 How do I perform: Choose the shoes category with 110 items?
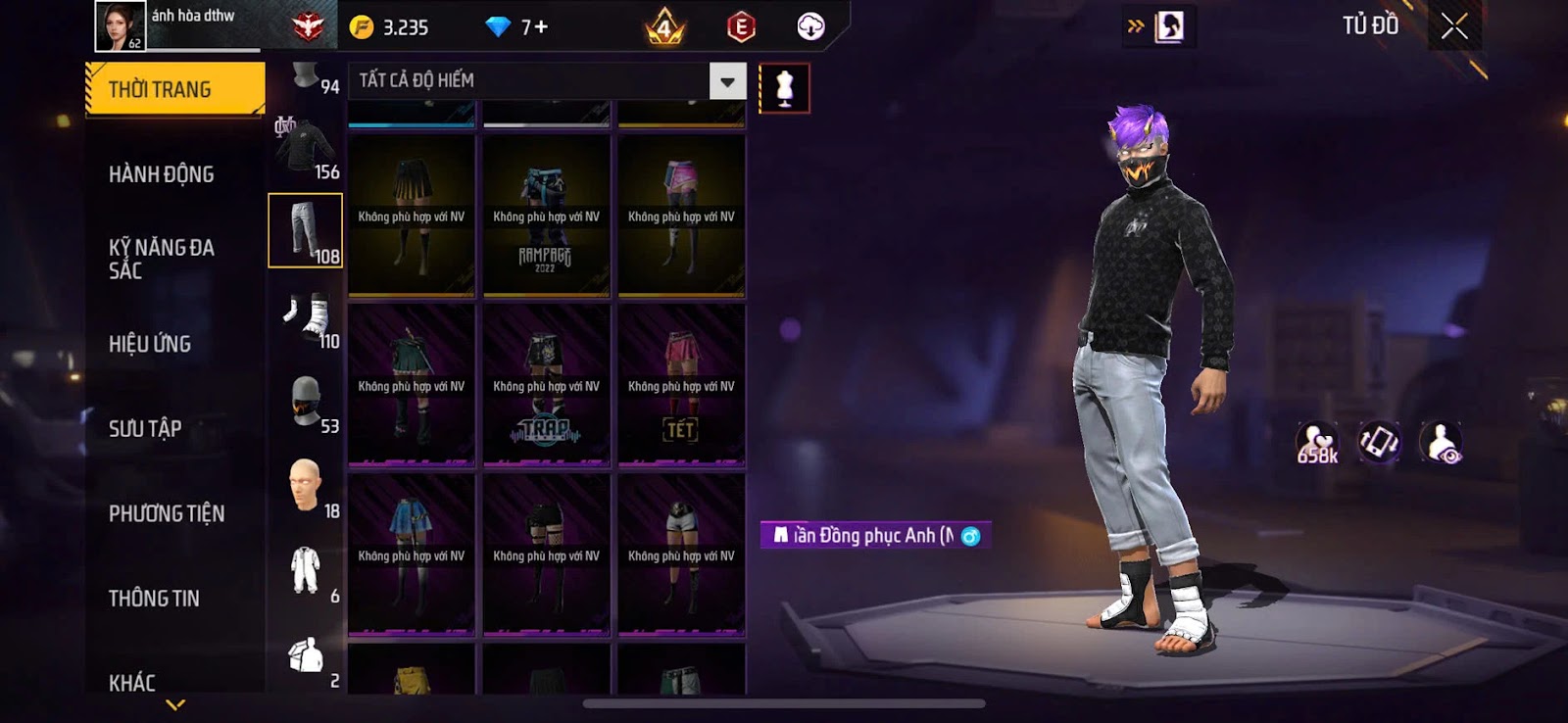click(x=306, y=316)
